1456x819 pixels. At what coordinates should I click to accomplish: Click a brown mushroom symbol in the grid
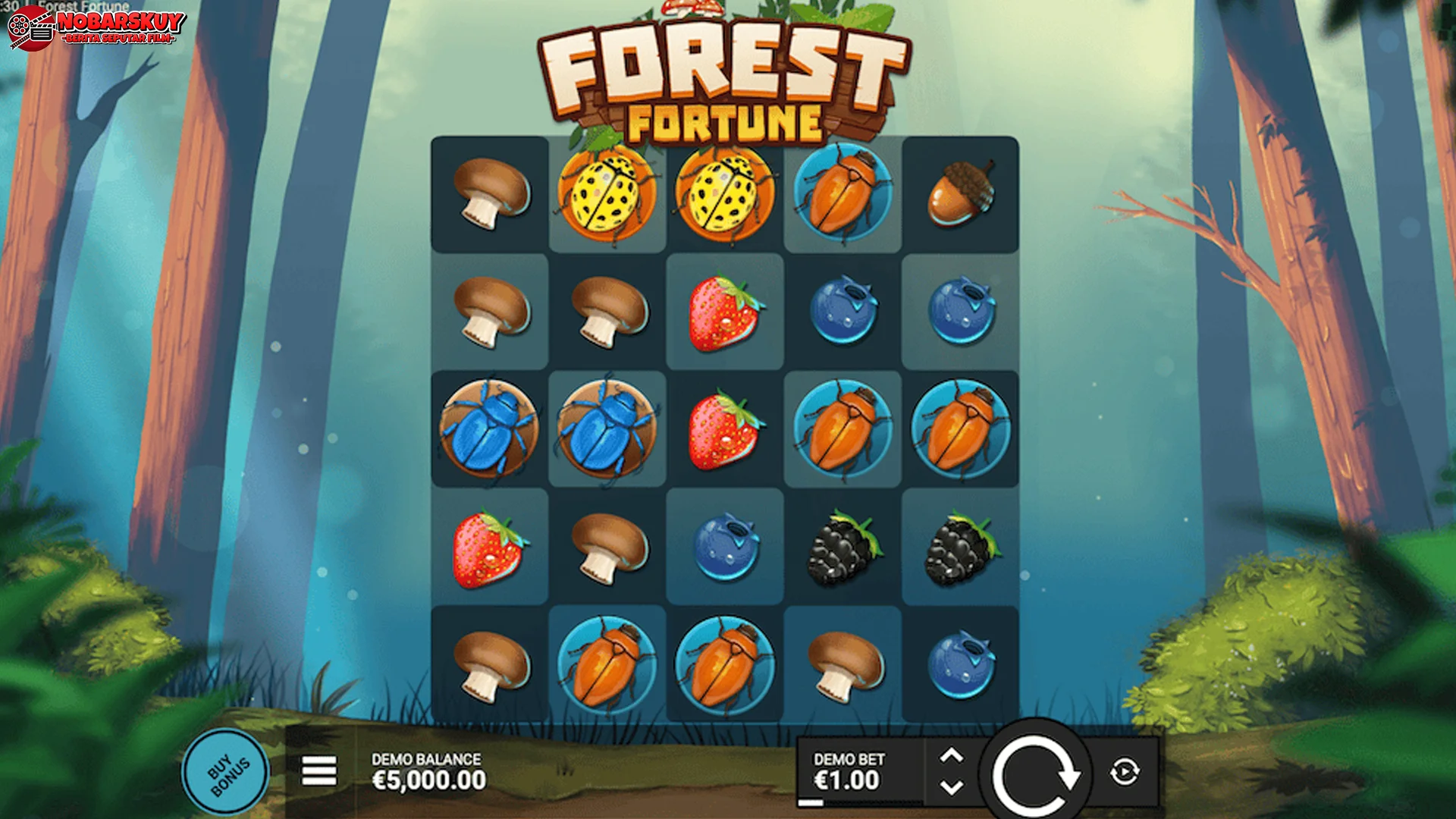[x=489, y=193]
